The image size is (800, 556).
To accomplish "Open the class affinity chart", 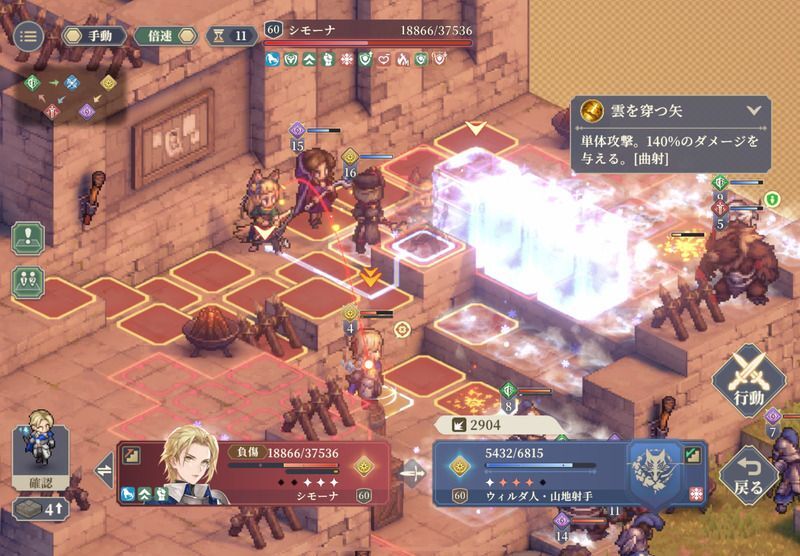I will click(65, 96).
